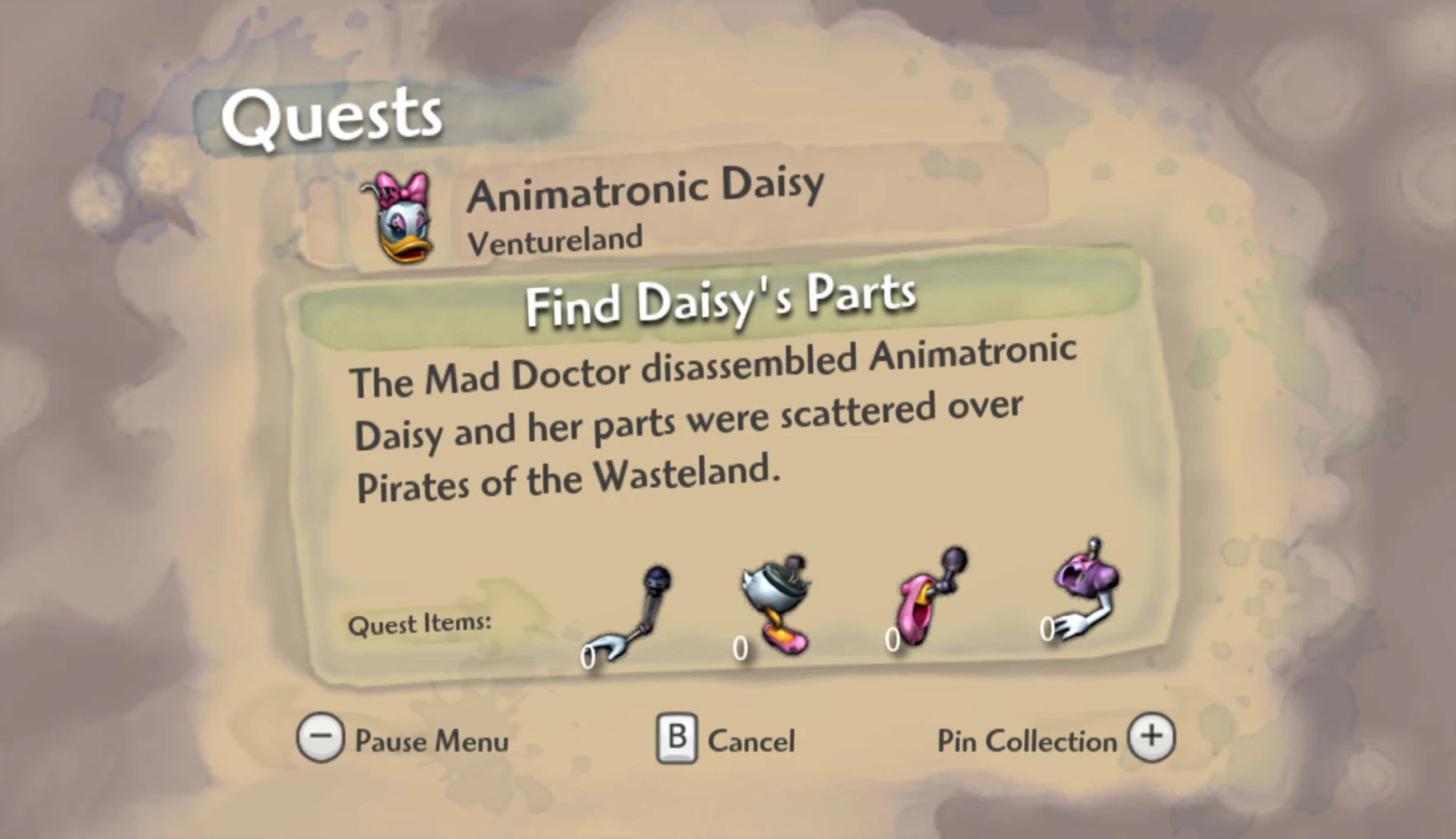Click the Ventureland location label
Image resolution: width=1456 pixels, height=839 pixels.
click(x=554, y=239)
